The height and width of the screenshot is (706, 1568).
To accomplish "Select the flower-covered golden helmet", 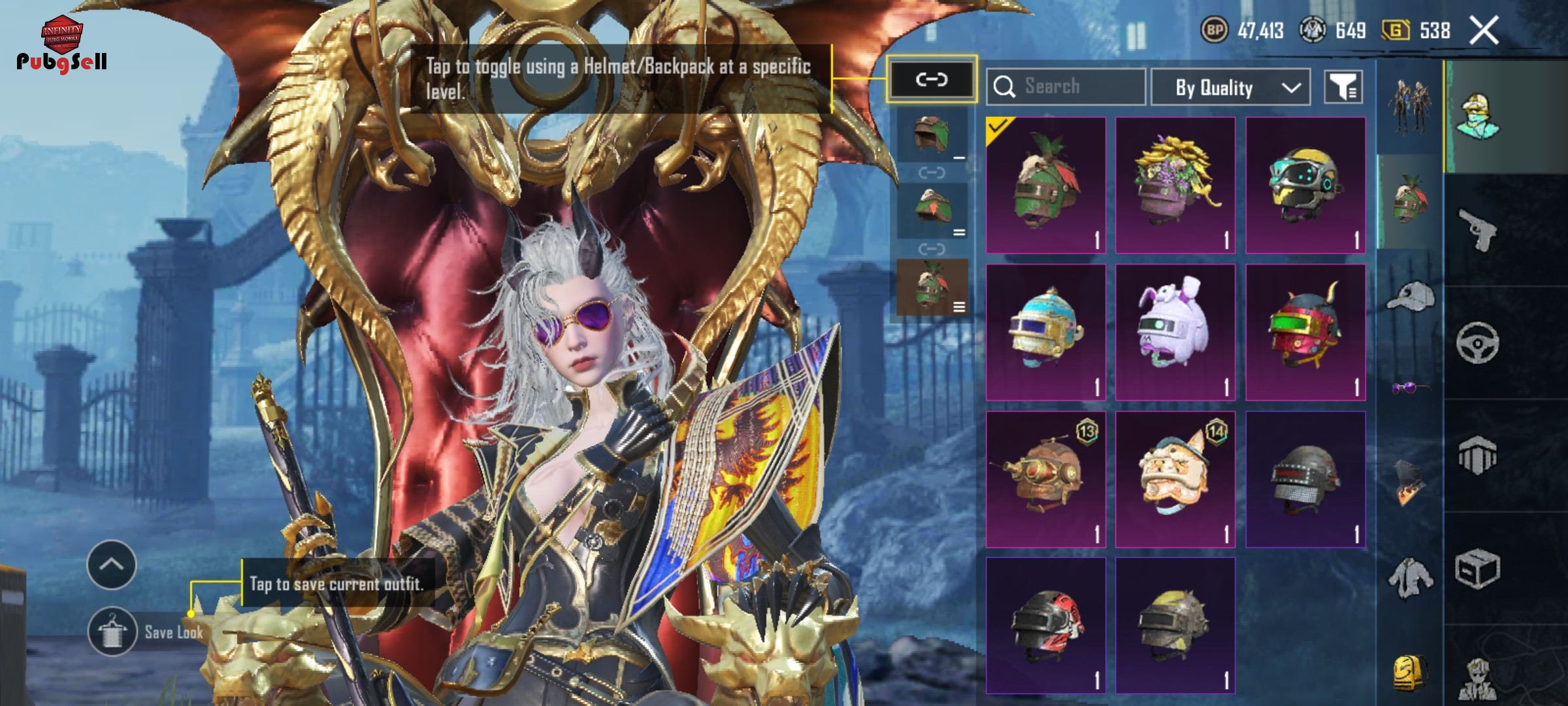I will [x=1175, y=184].
